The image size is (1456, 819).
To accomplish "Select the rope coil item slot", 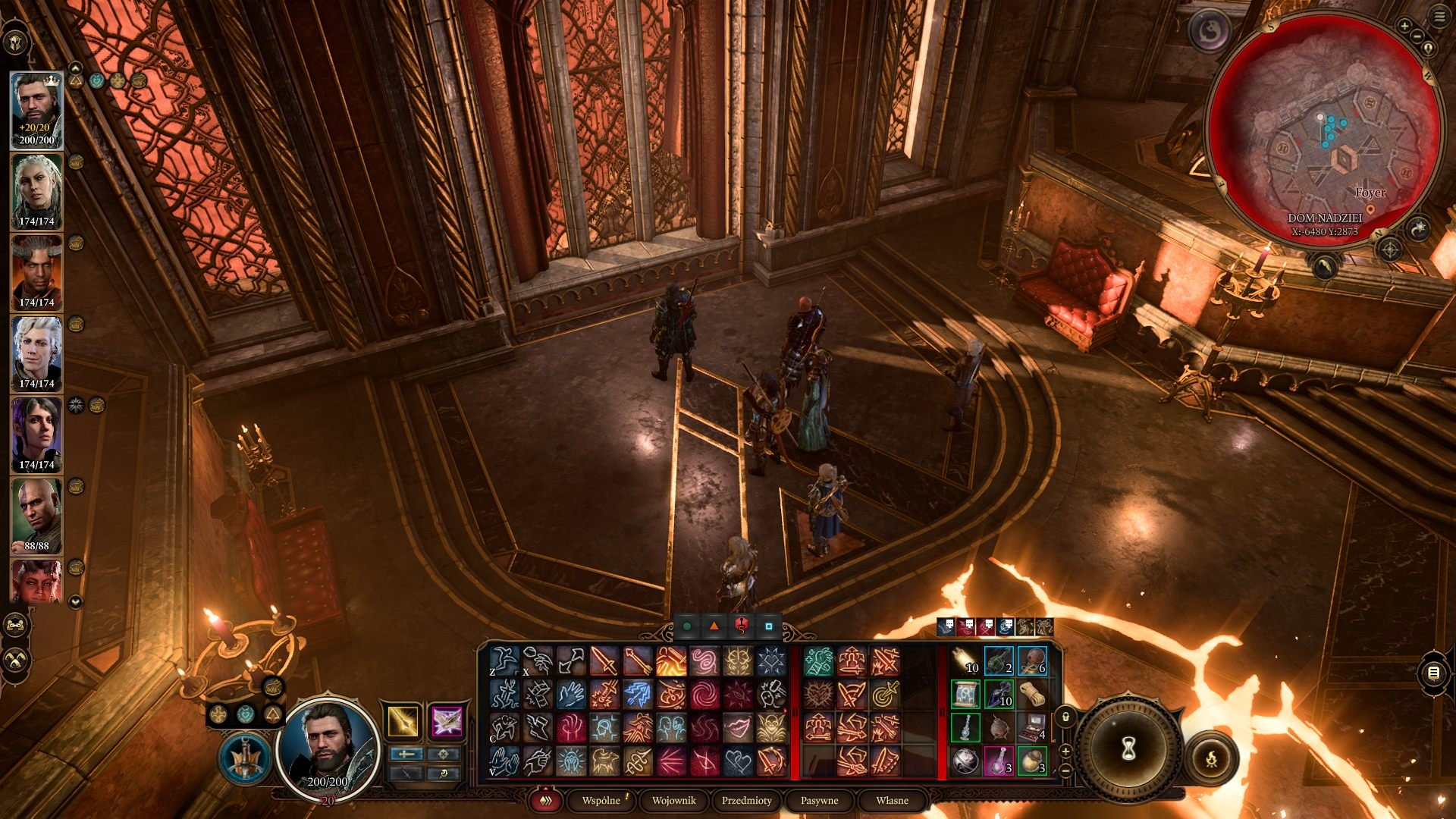I will point(1032,694).
